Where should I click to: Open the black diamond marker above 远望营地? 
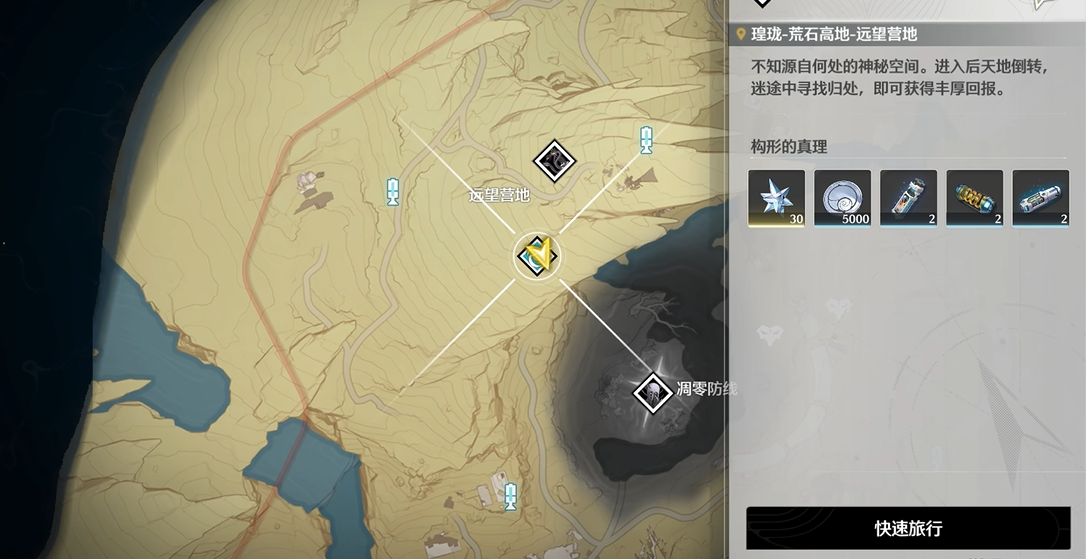[x=552, y=158]
